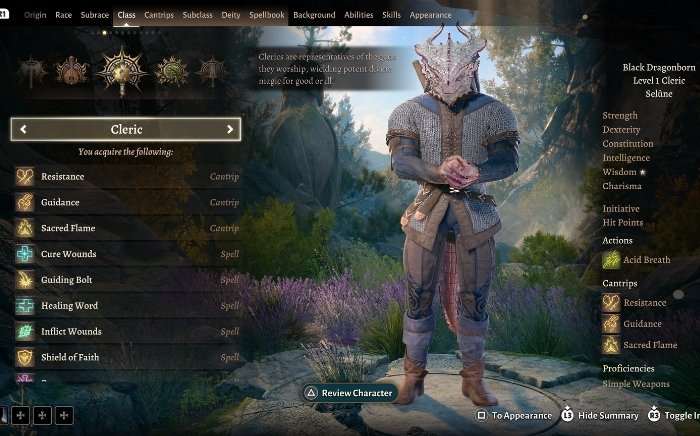
Task: Go to the Background tab
Action: [314, 15]
